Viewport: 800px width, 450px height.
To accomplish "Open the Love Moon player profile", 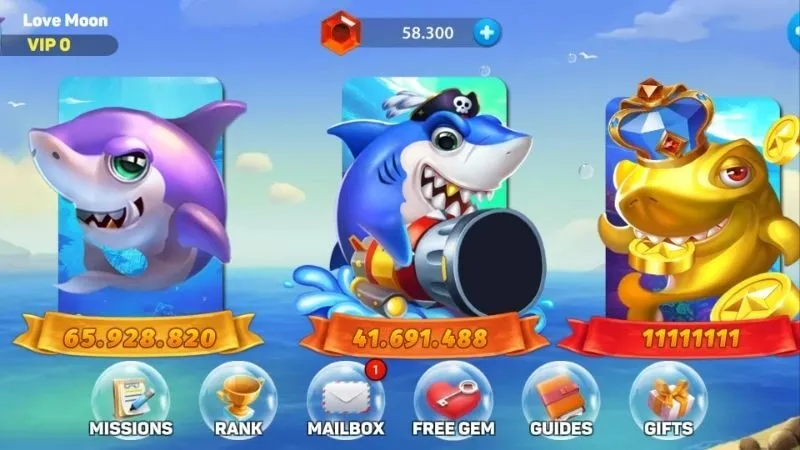I will (x=65, y=20).
